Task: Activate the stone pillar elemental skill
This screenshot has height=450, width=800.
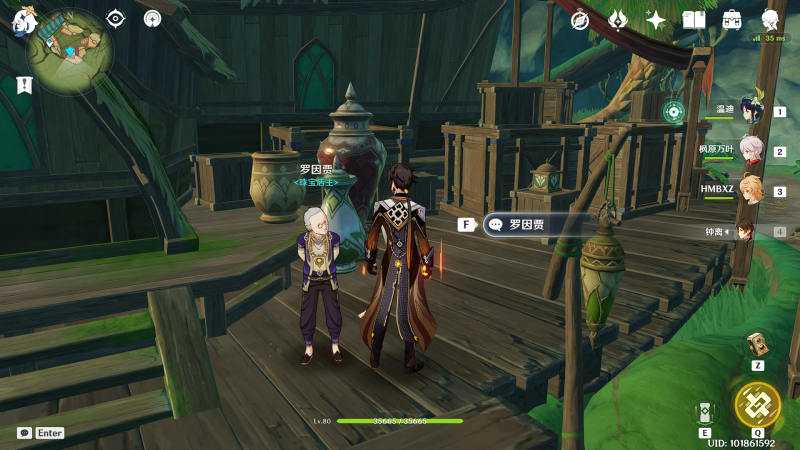Action: click(x=706, y=413)
